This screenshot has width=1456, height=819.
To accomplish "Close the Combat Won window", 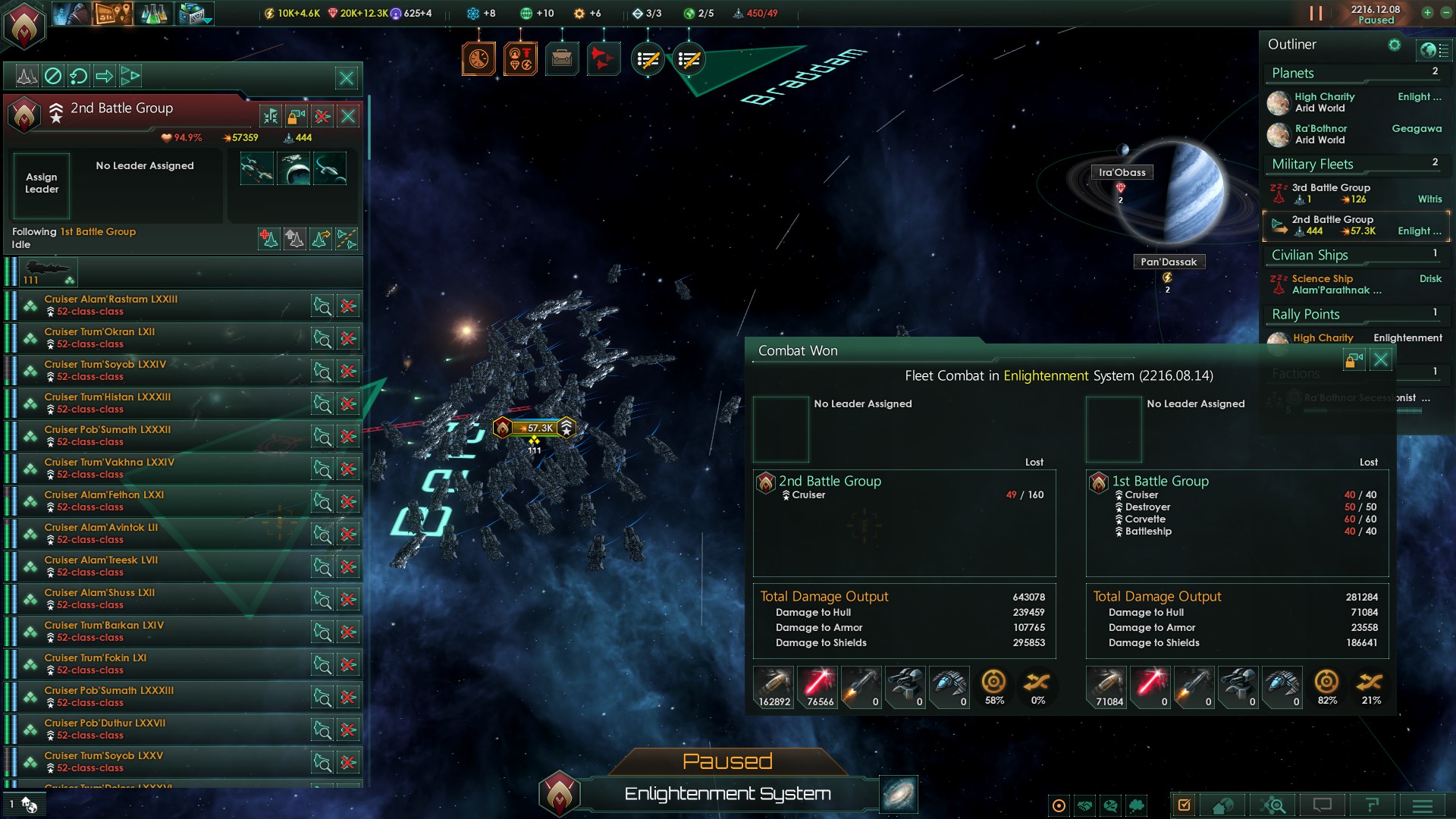I will click(1381, 359).
